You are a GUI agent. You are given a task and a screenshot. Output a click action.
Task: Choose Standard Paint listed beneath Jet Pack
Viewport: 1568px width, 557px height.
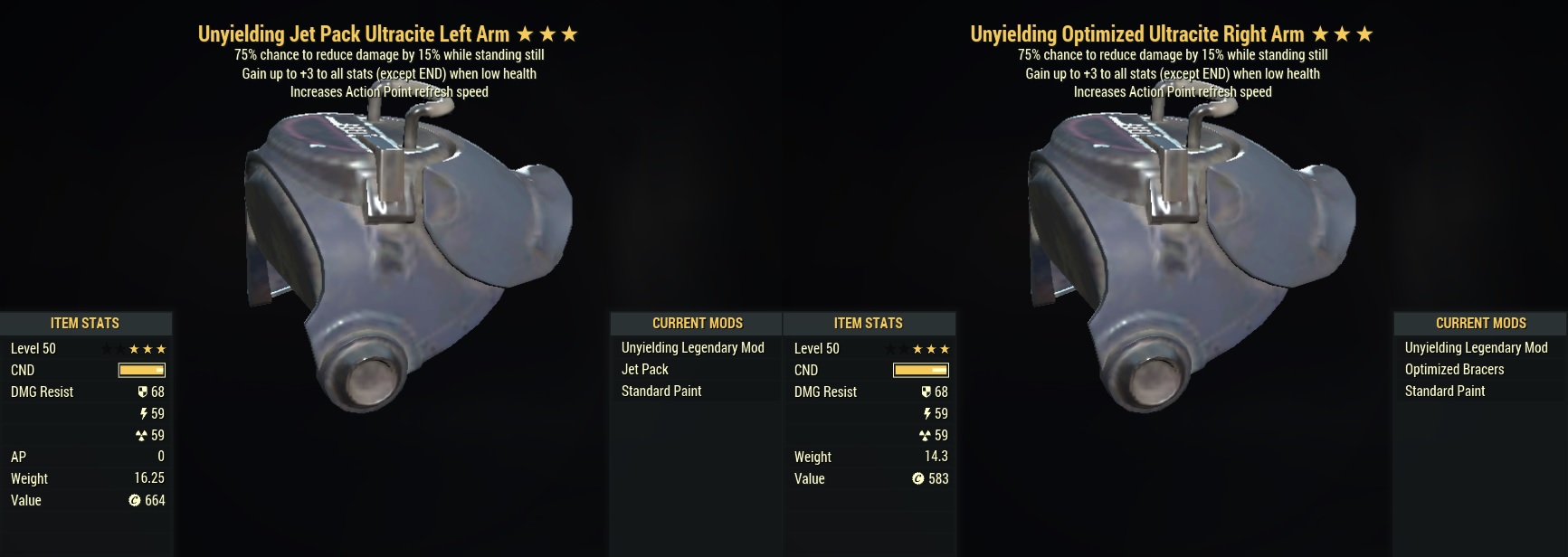click(661, 392)
